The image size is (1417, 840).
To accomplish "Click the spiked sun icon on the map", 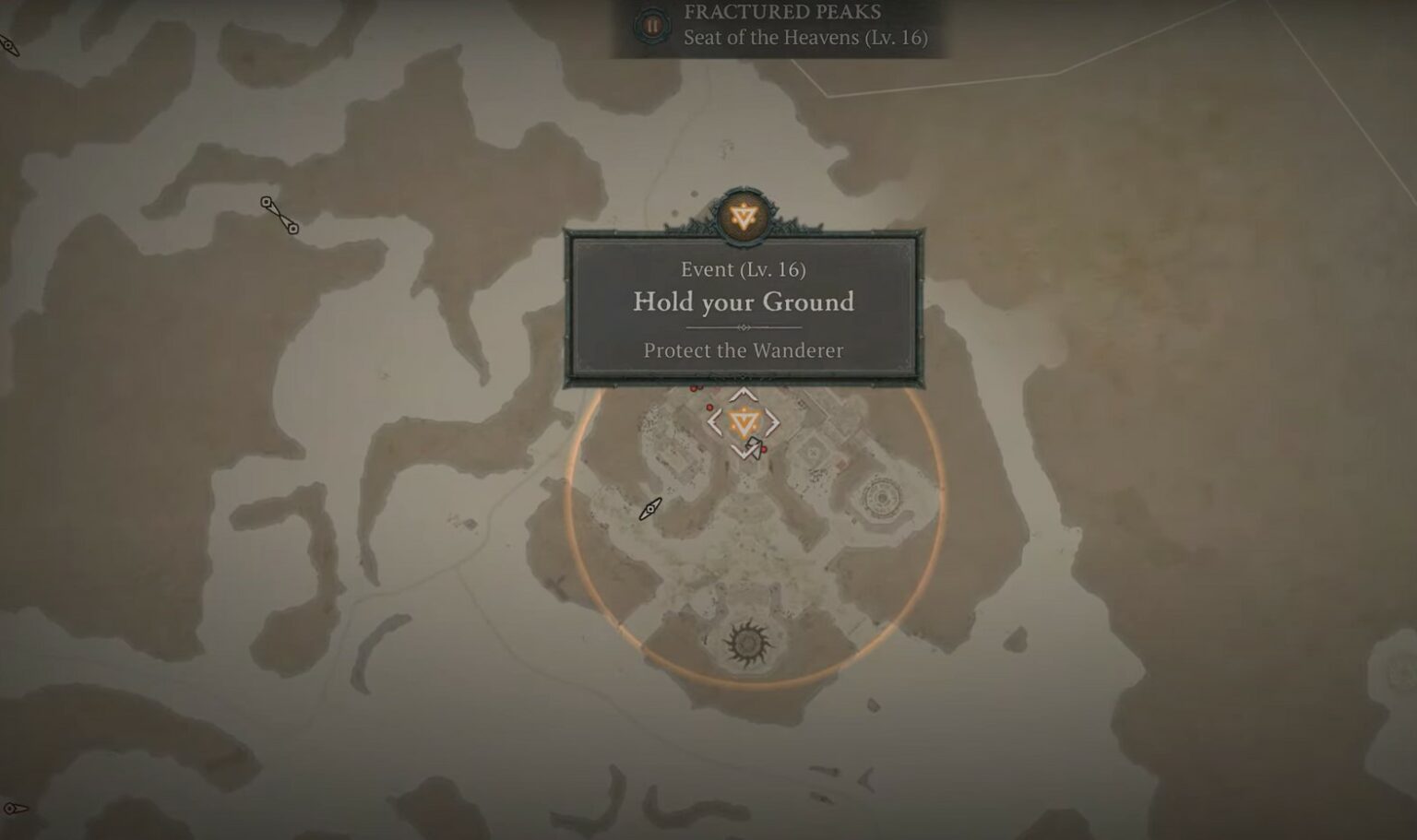I will coord(745,643).
